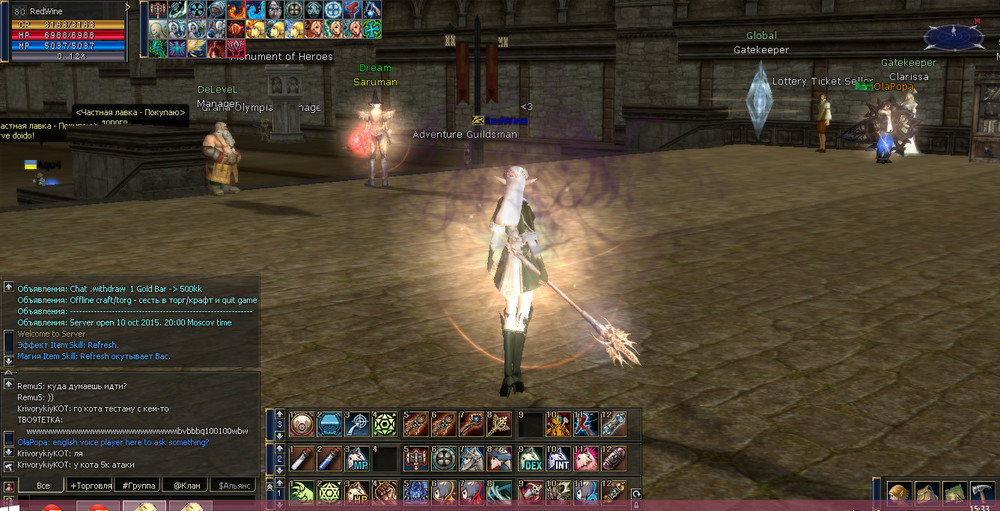Activate the INT buff skill icon
The width and height of the screenshot is (1000, 511).
[x=558, y=459]
